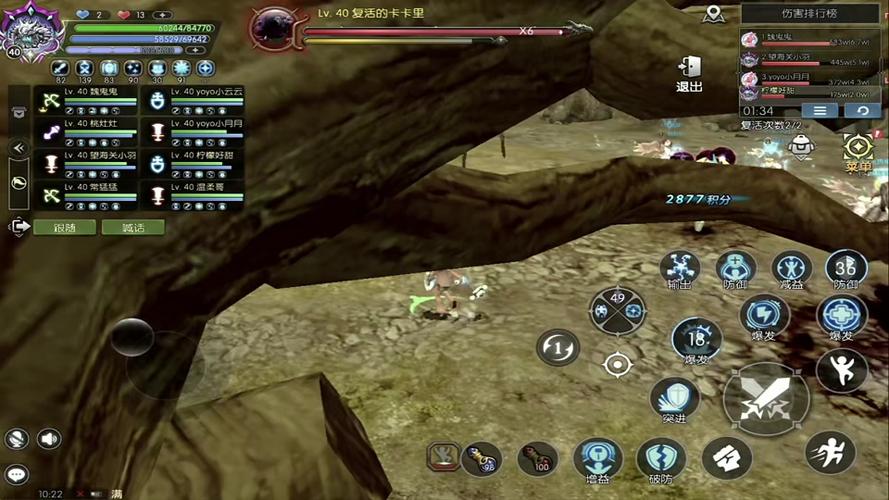Tap the 退出 exit dungeon button
The image size is (889, 500).
pyautogui.click(x=689, y=72)
